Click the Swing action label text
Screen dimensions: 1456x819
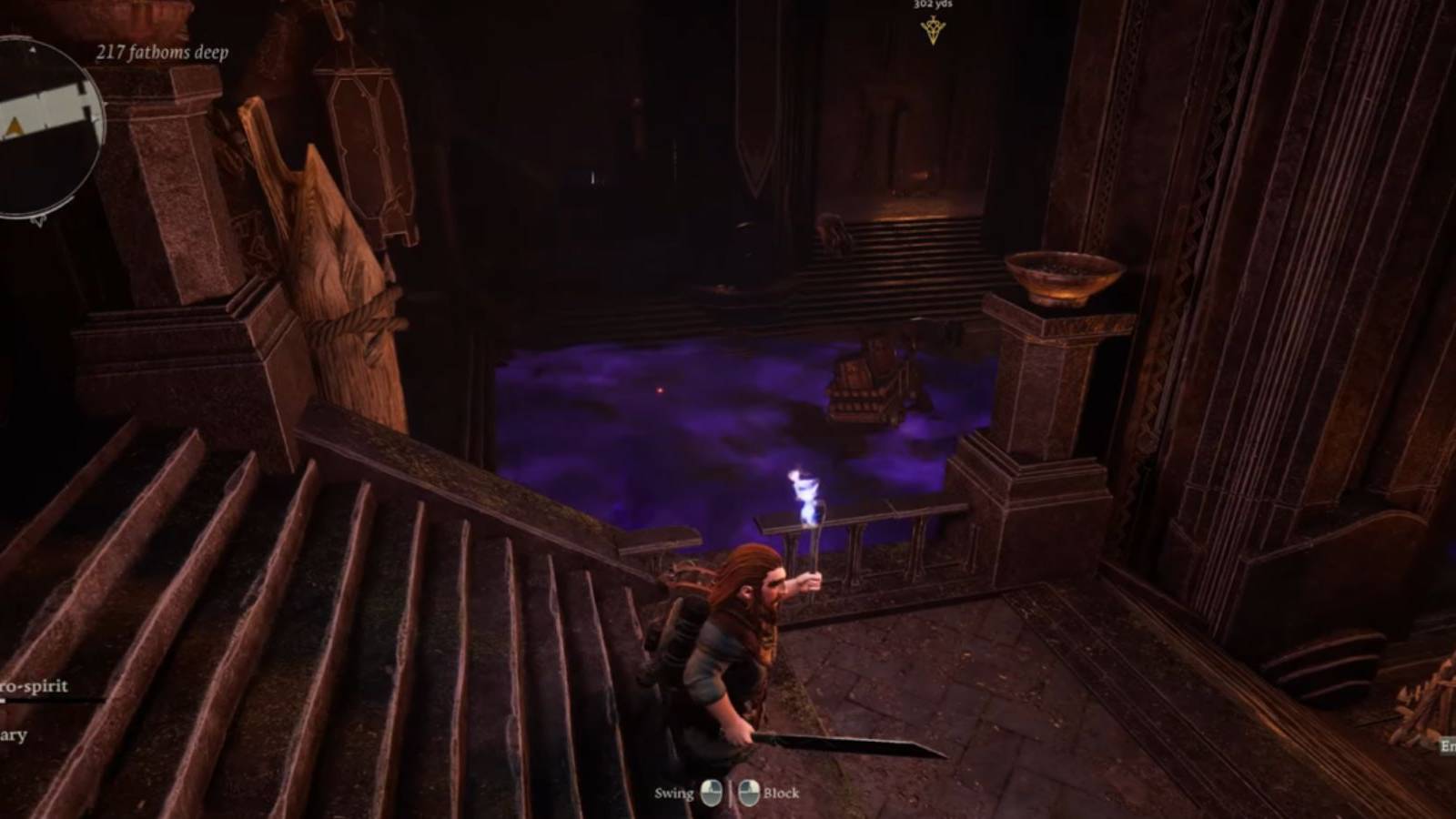tap(674, 792)
